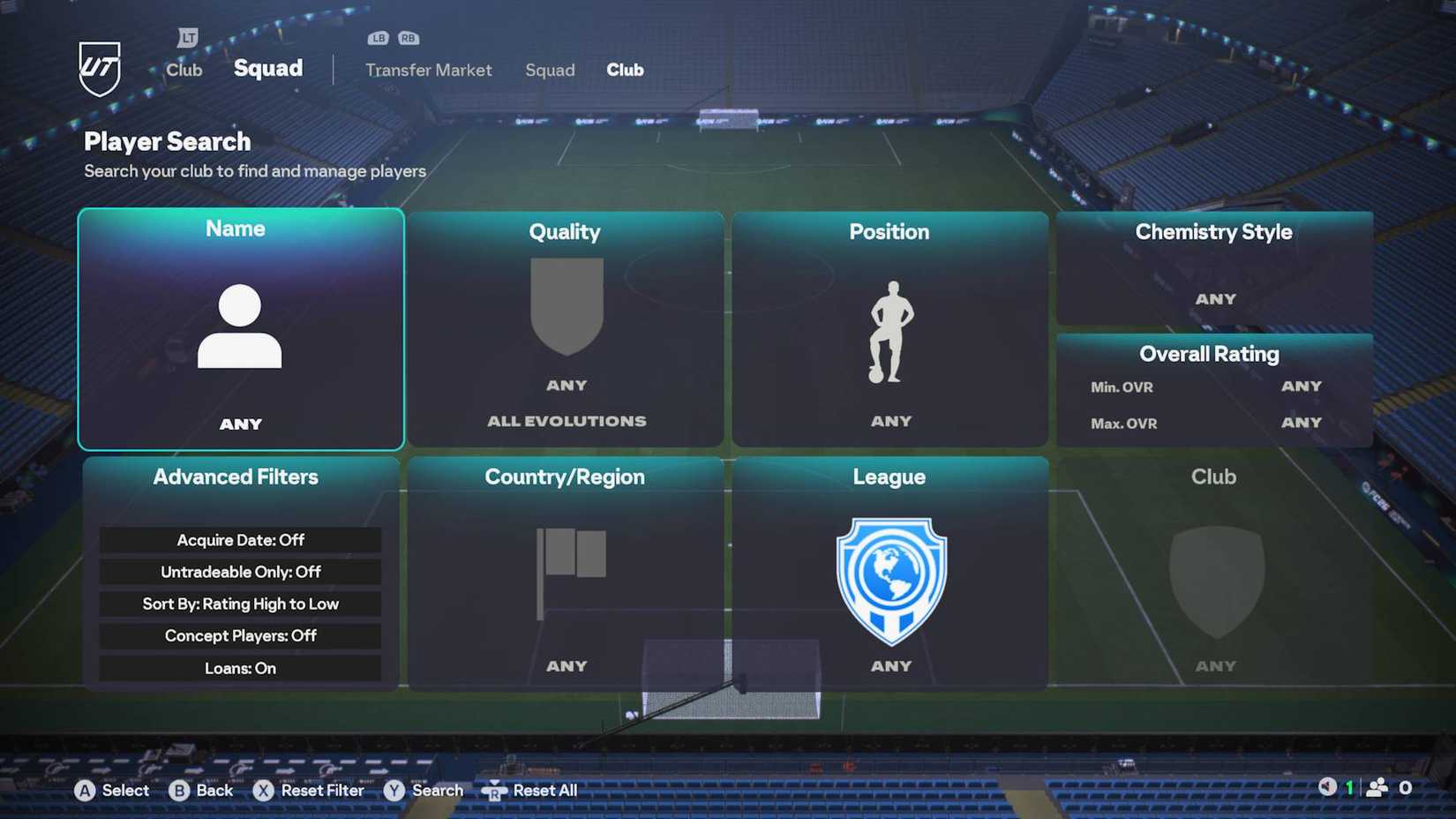Turn on Concept Players
Image resolution: width=1456 pixels, height=819 pixels.
(239, 635)
